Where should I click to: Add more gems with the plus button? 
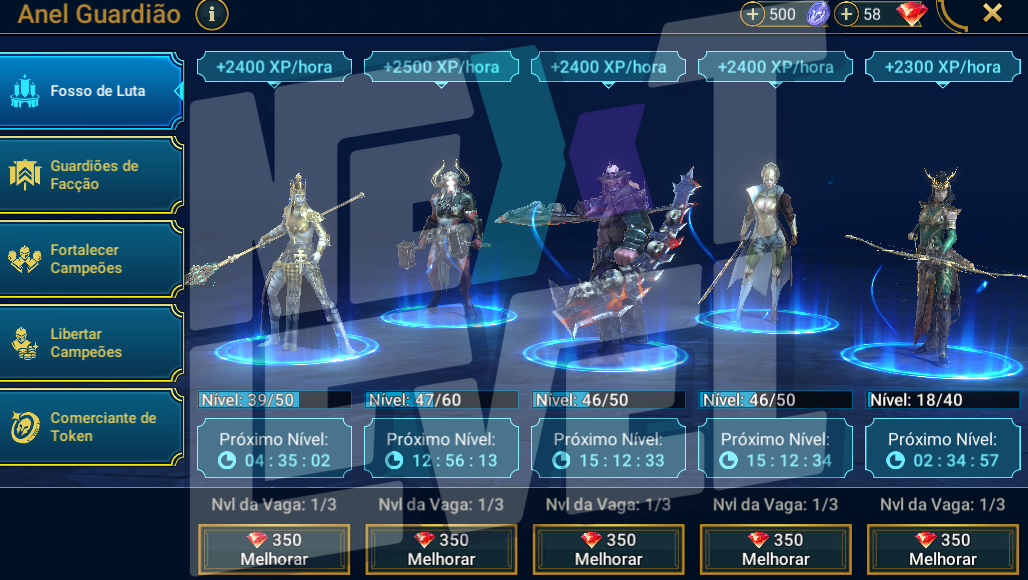pyautogui.click(x=847, y=14)
